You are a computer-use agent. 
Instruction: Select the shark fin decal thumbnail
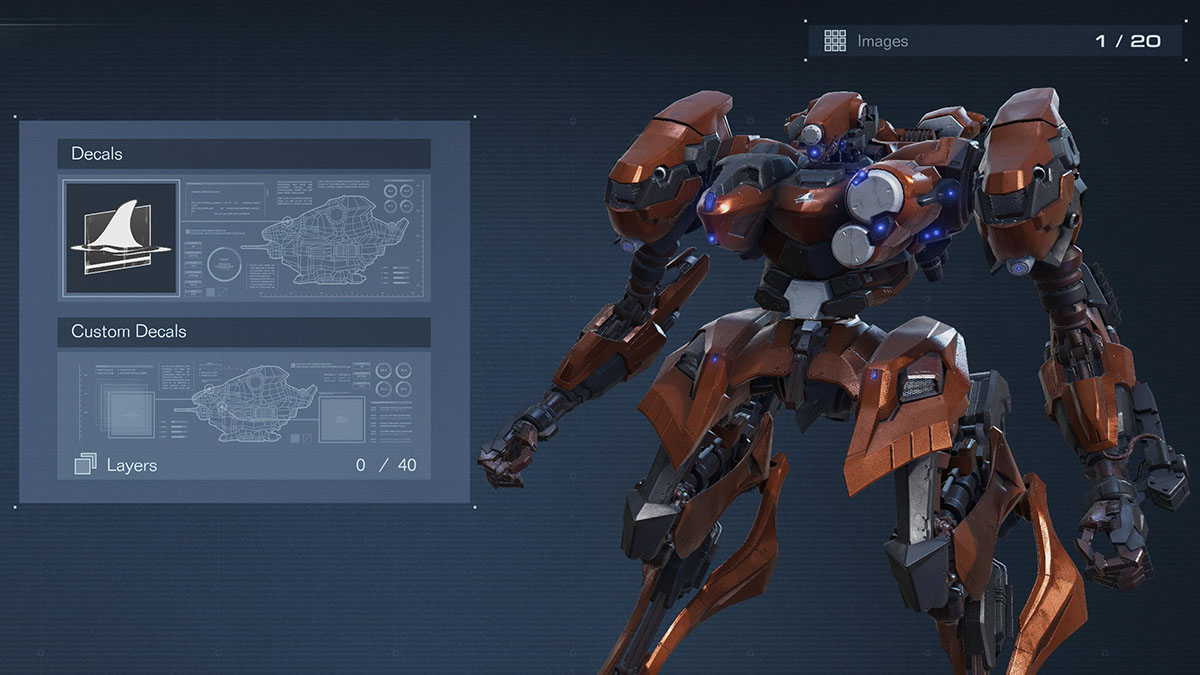click(121, 238)
